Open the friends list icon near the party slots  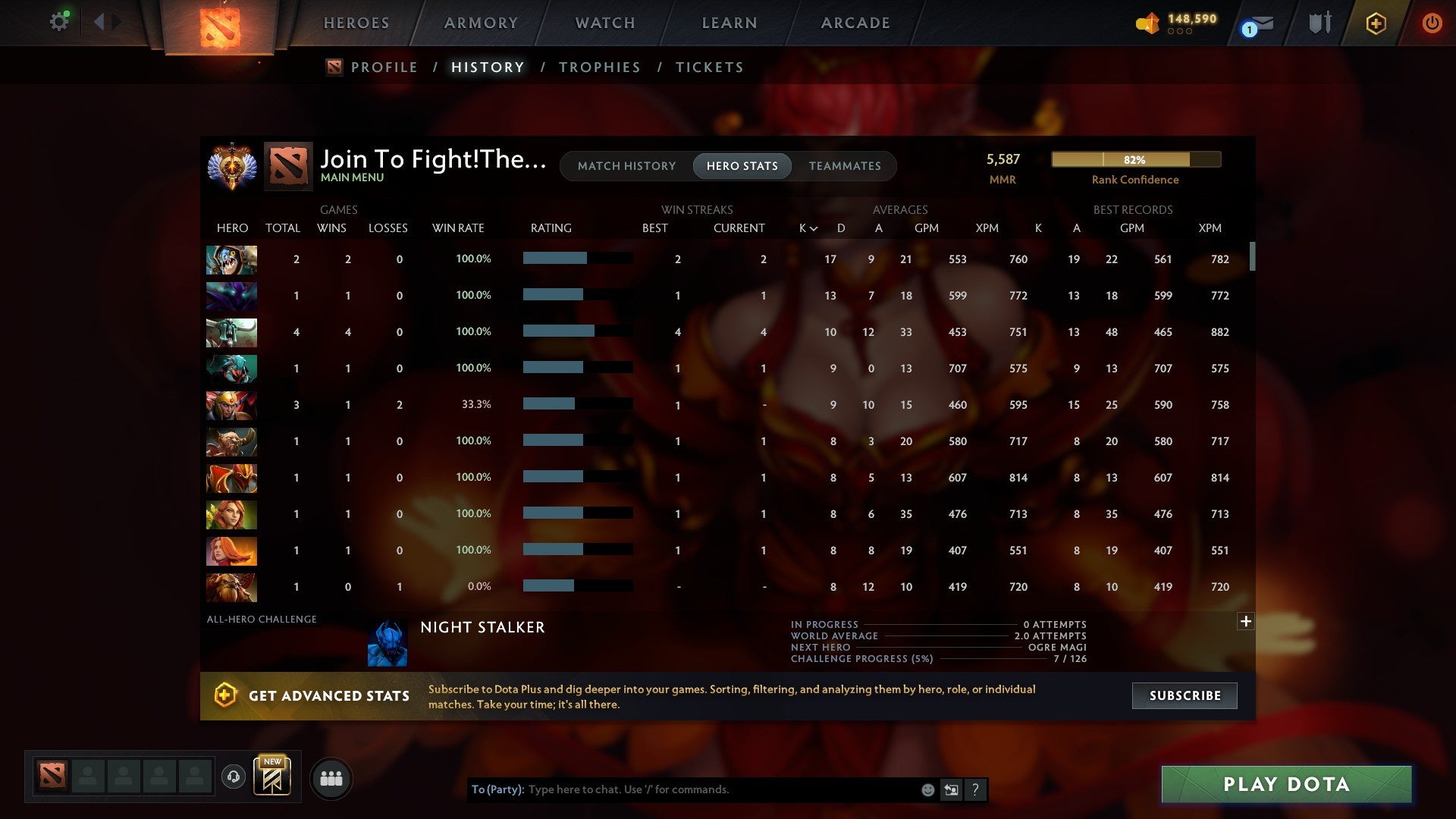coord(330,777)
